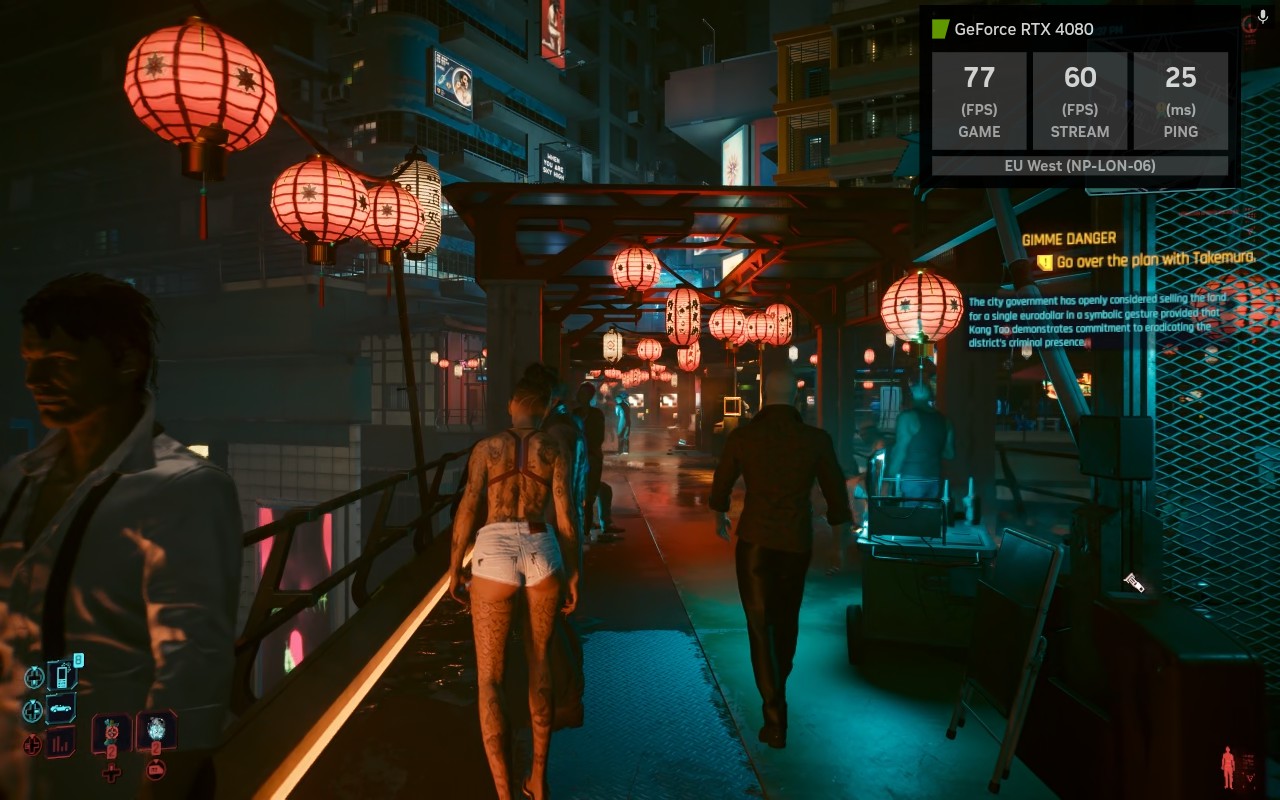Click the red body silhouette status icon
1280x800 pixels.
1228,768
